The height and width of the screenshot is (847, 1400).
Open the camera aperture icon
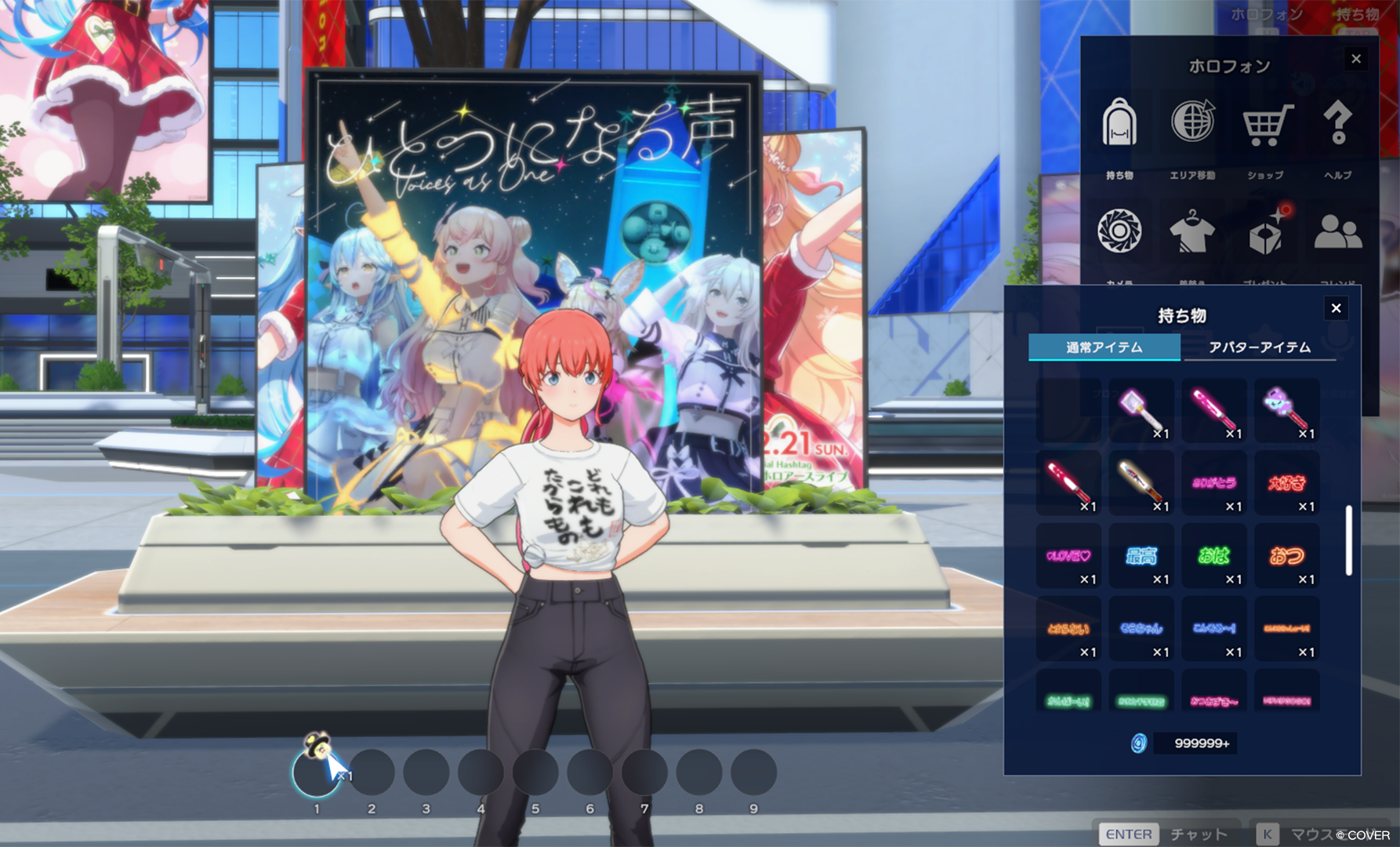coord(1119,231)
